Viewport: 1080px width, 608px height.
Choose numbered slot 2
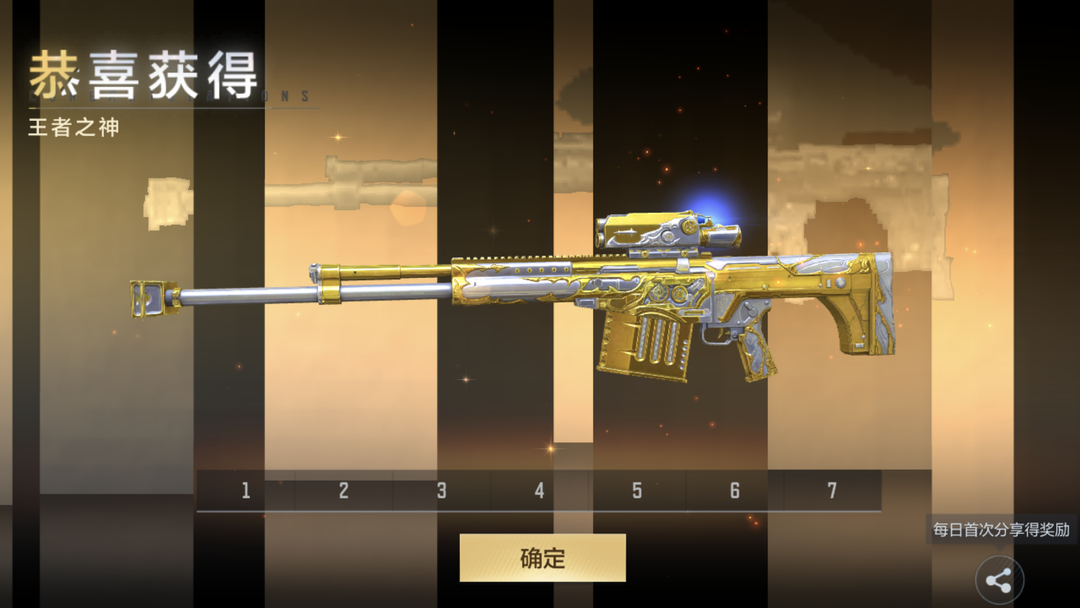[x=343, y=490]
